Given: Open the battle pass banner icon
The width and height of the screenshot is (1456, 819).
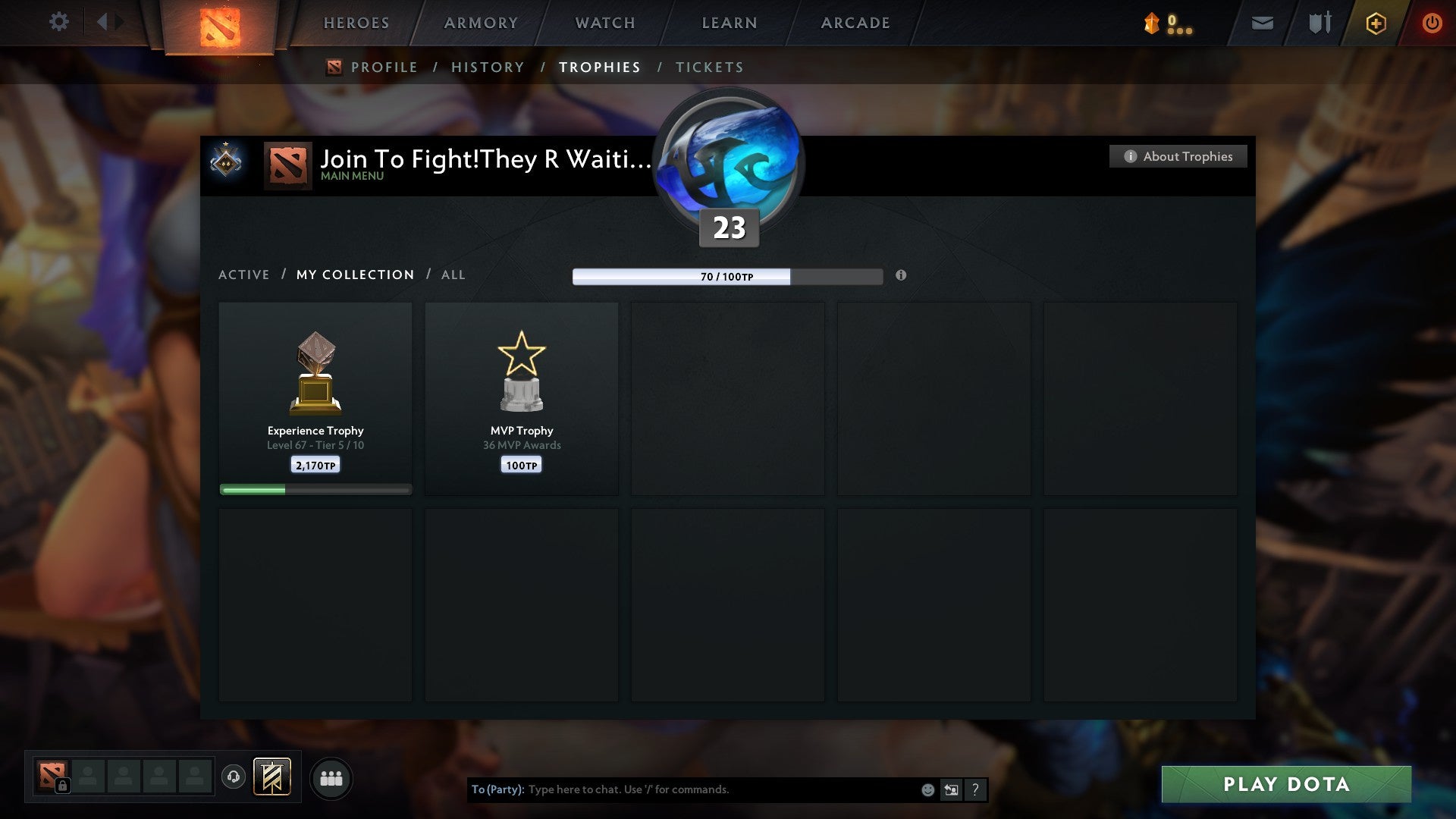Looking at the screenshot, I should coord(273,777).
